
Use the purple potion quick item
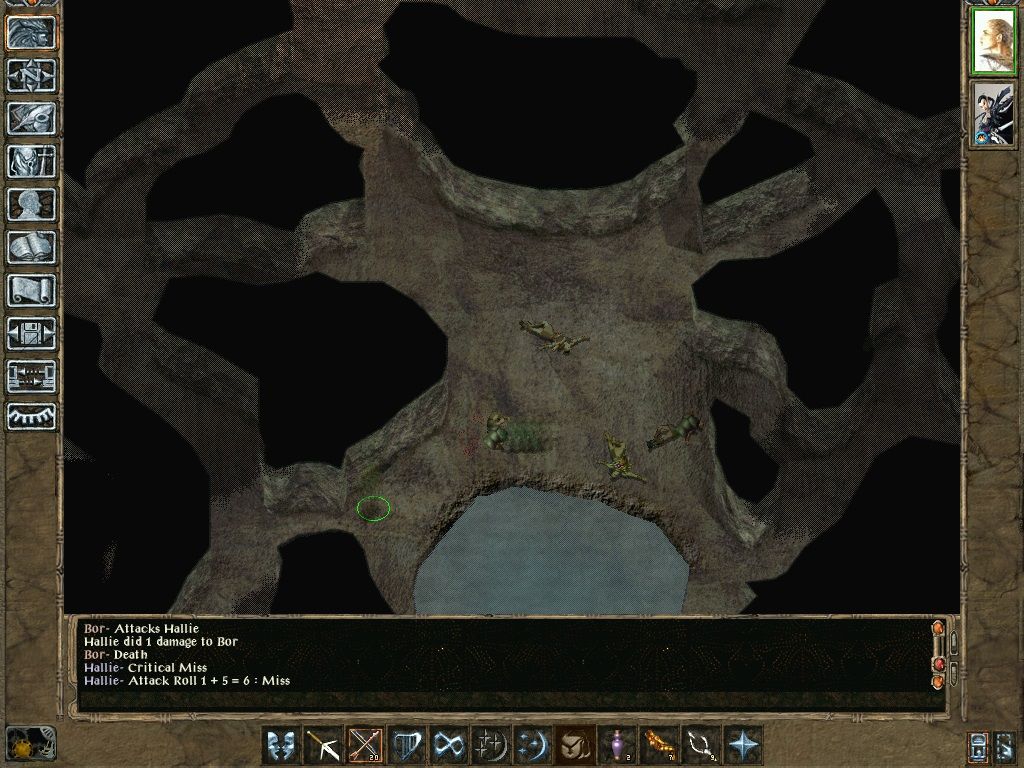point(617,745)
